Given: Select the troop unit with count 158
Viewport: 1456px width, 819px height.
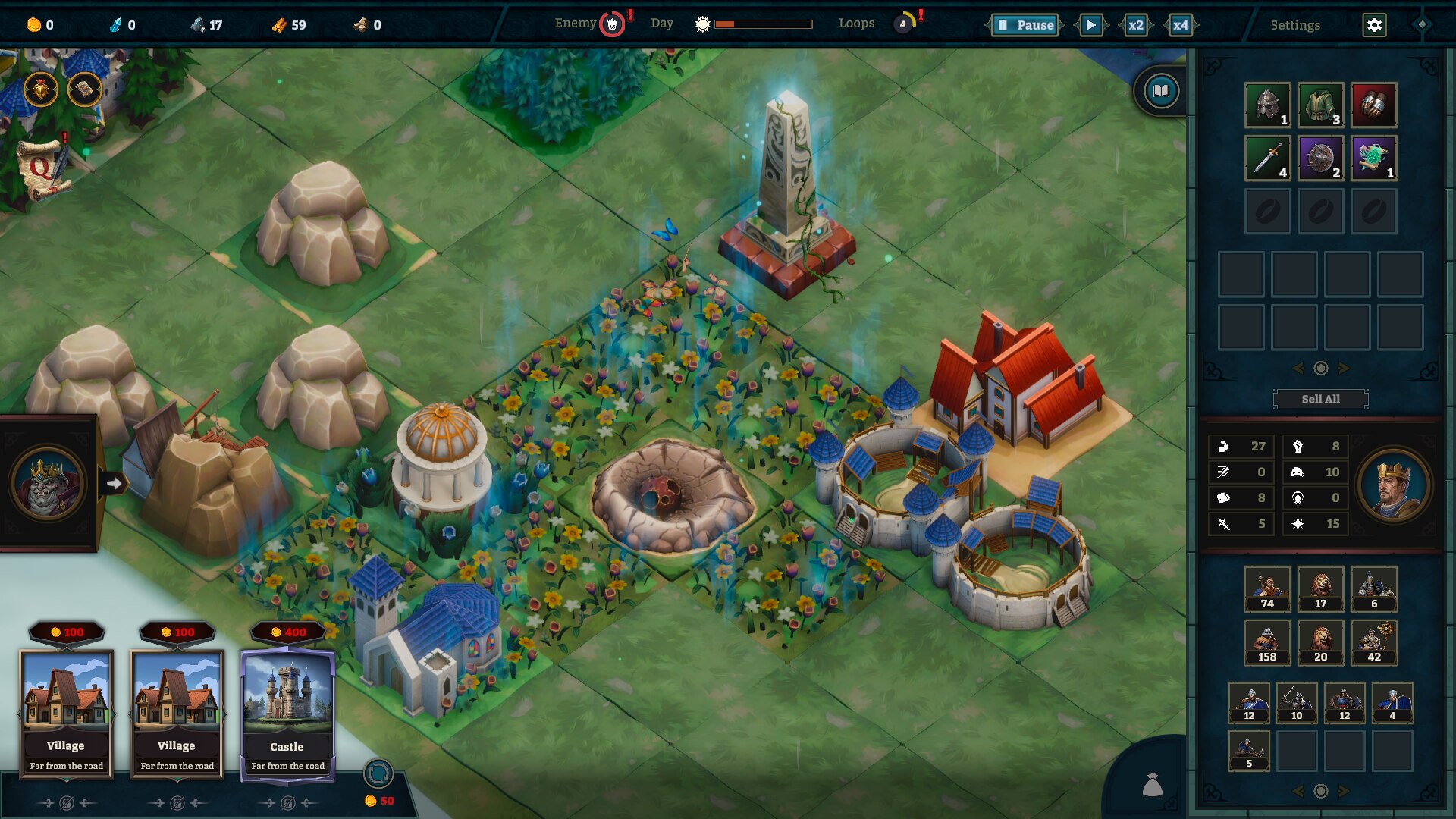Looking at the screenshot, I should 1267,642.
